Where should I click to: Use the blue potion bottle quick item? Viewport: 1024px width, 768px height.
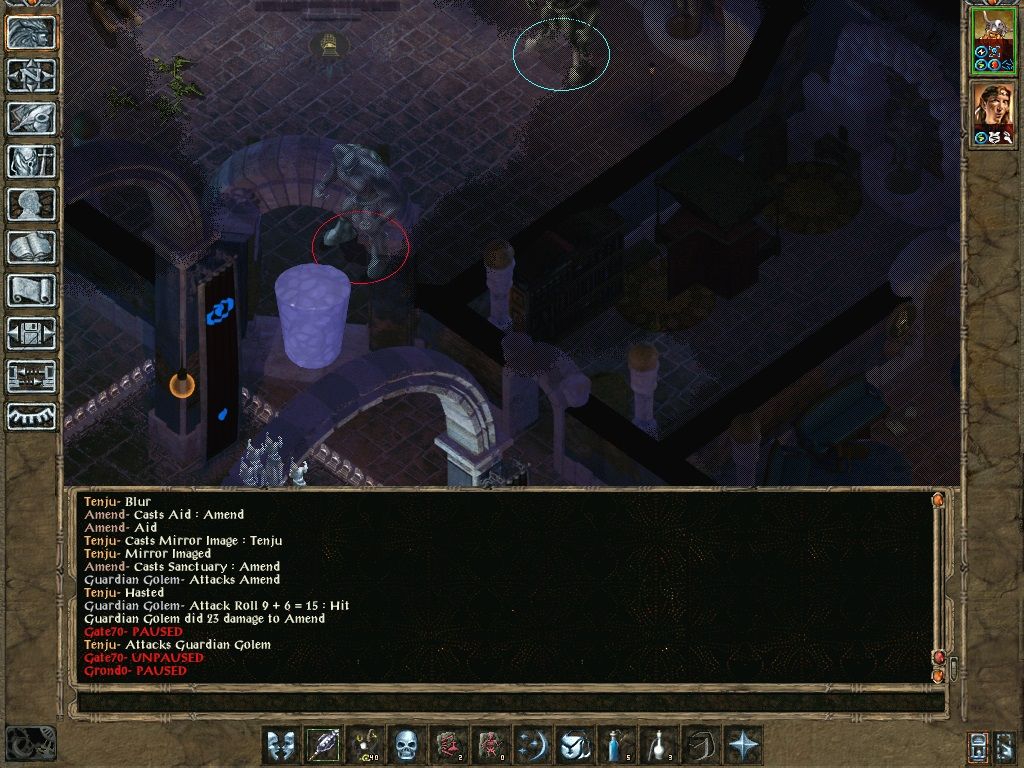(x=616, y=745)
